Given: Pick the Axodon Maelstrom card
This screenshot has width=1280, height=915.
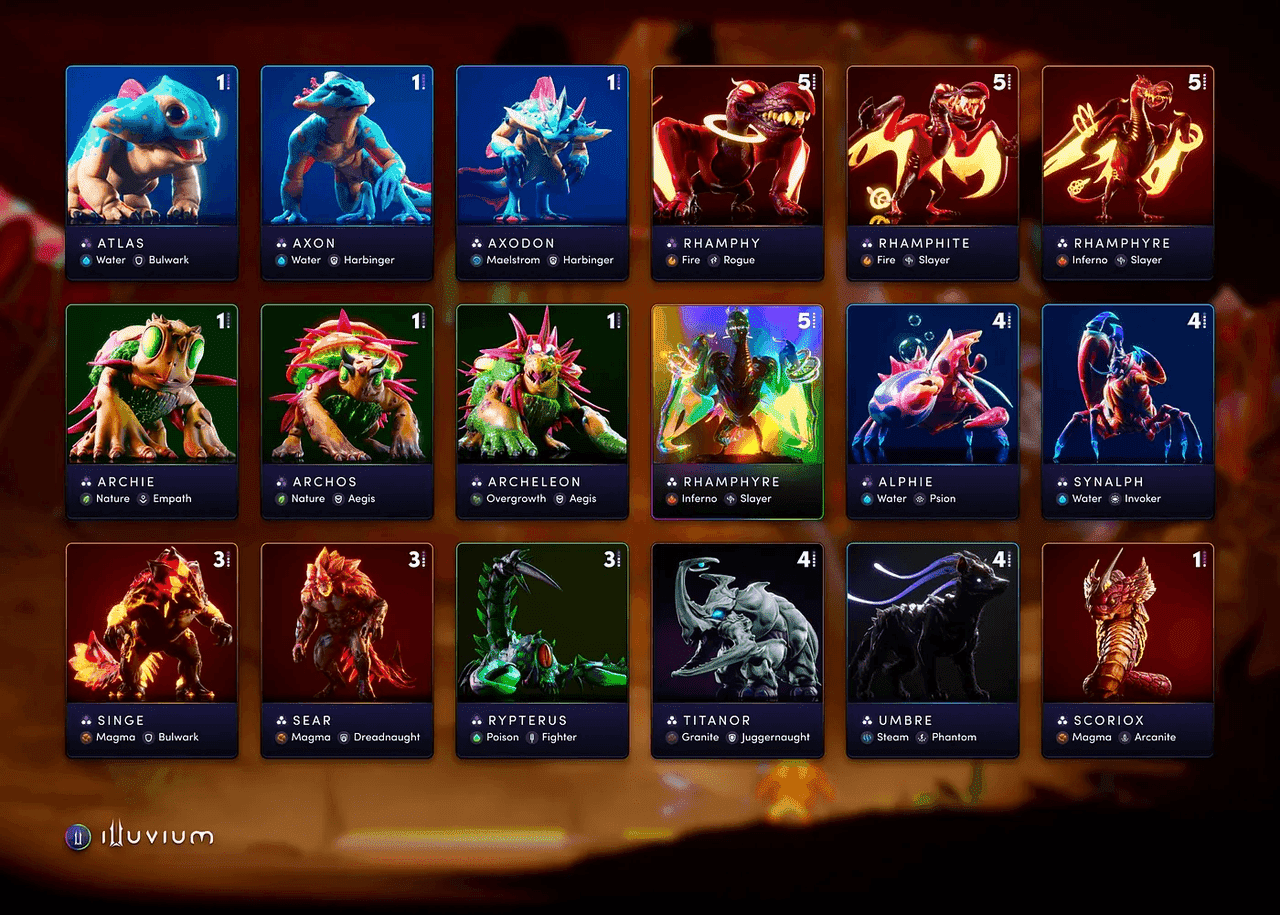Looking at the screenshot, I should tap(542, 172).
